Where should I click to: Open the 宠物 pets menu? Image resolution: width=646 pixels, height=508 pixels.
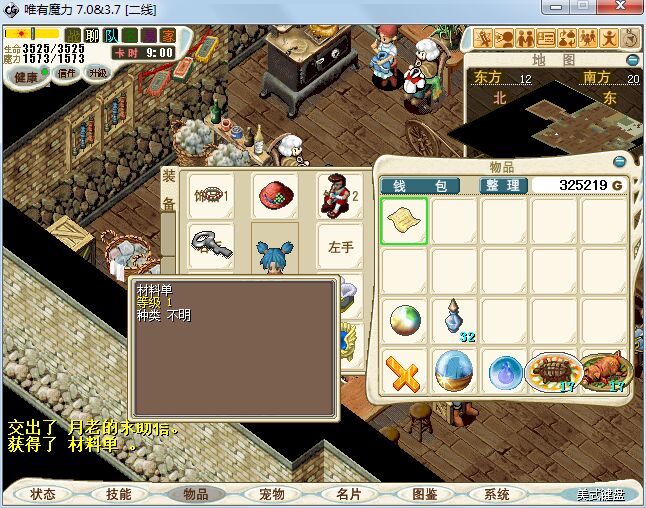(x=272, y=494)
